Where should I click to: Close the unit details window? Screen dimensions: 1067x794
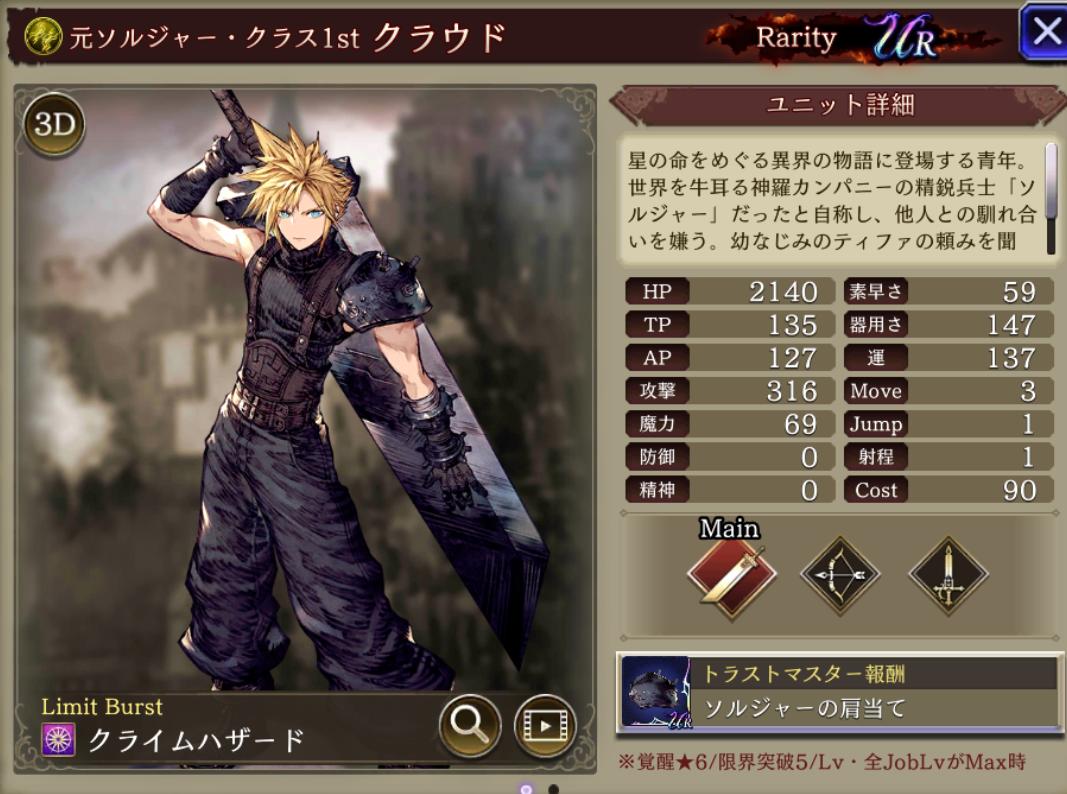1044,32
